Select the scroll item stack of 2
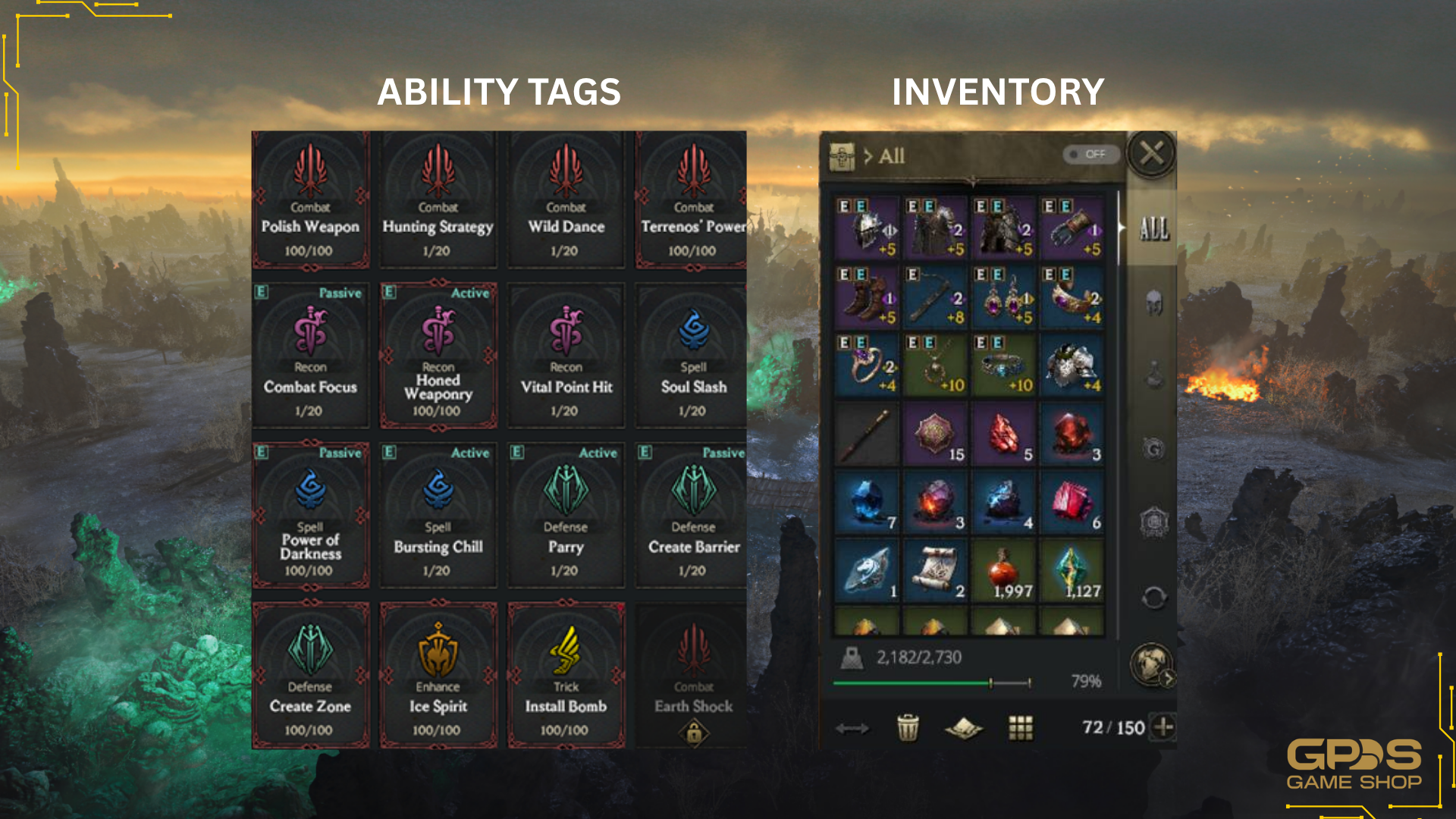Viewport: 1456px width, 819px height. pos(936,570)
